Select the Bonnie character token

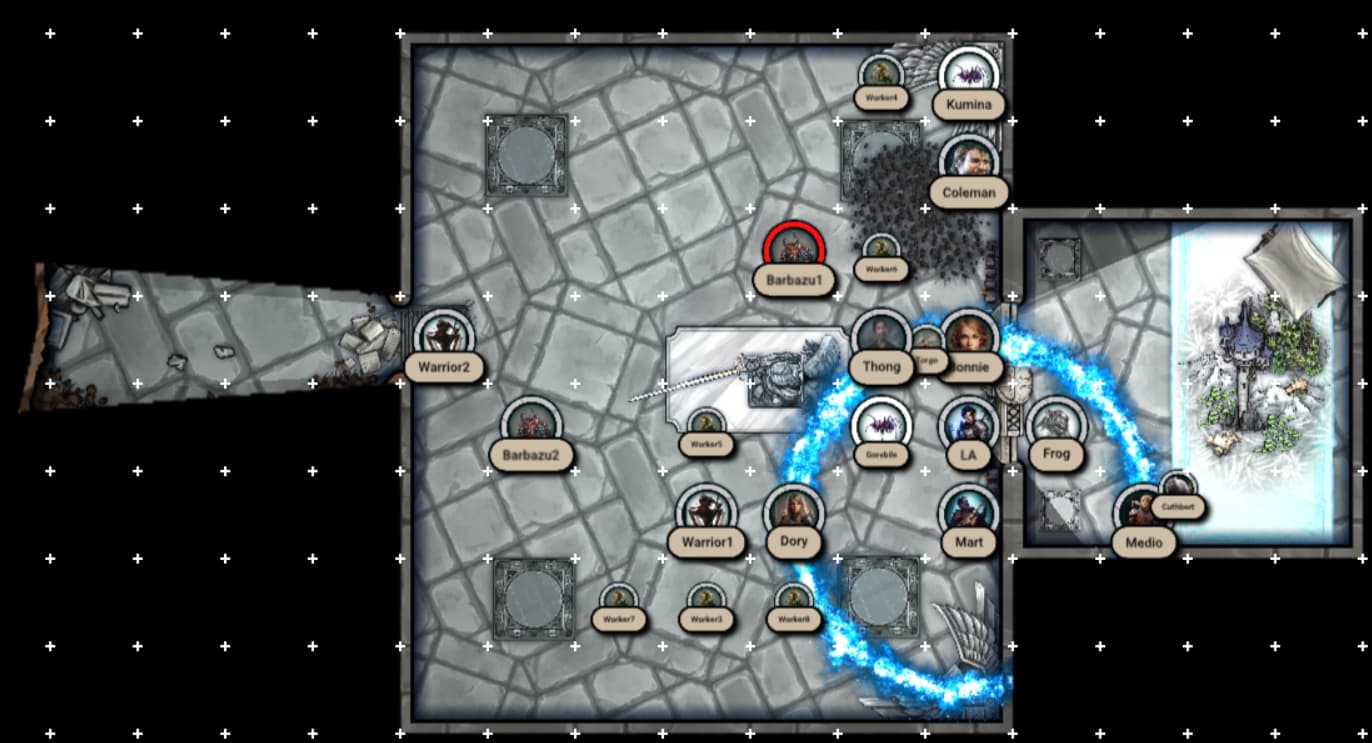click(x=970, y=336)
